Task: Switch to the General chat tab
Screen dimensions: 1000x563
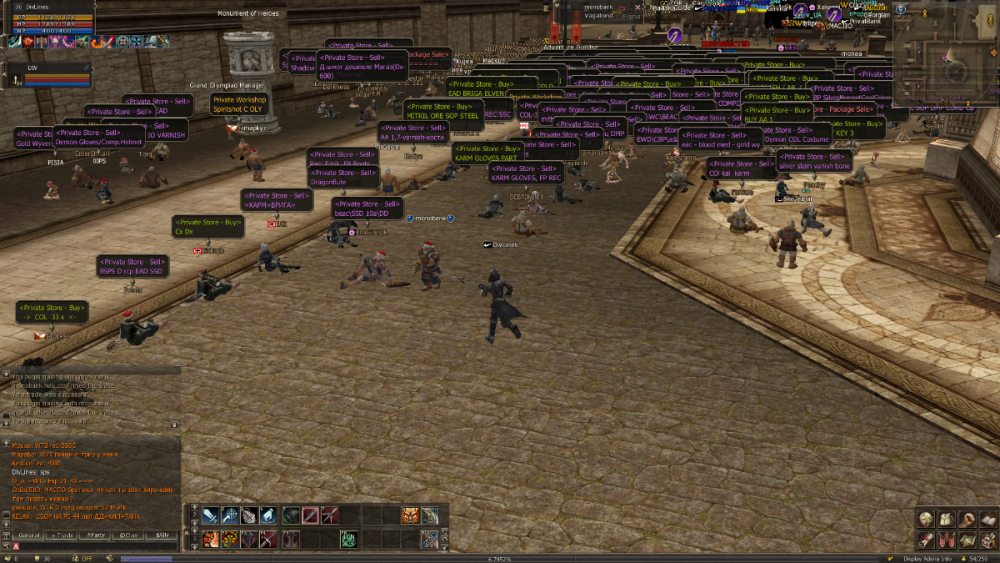Action: tap(27, 536)
